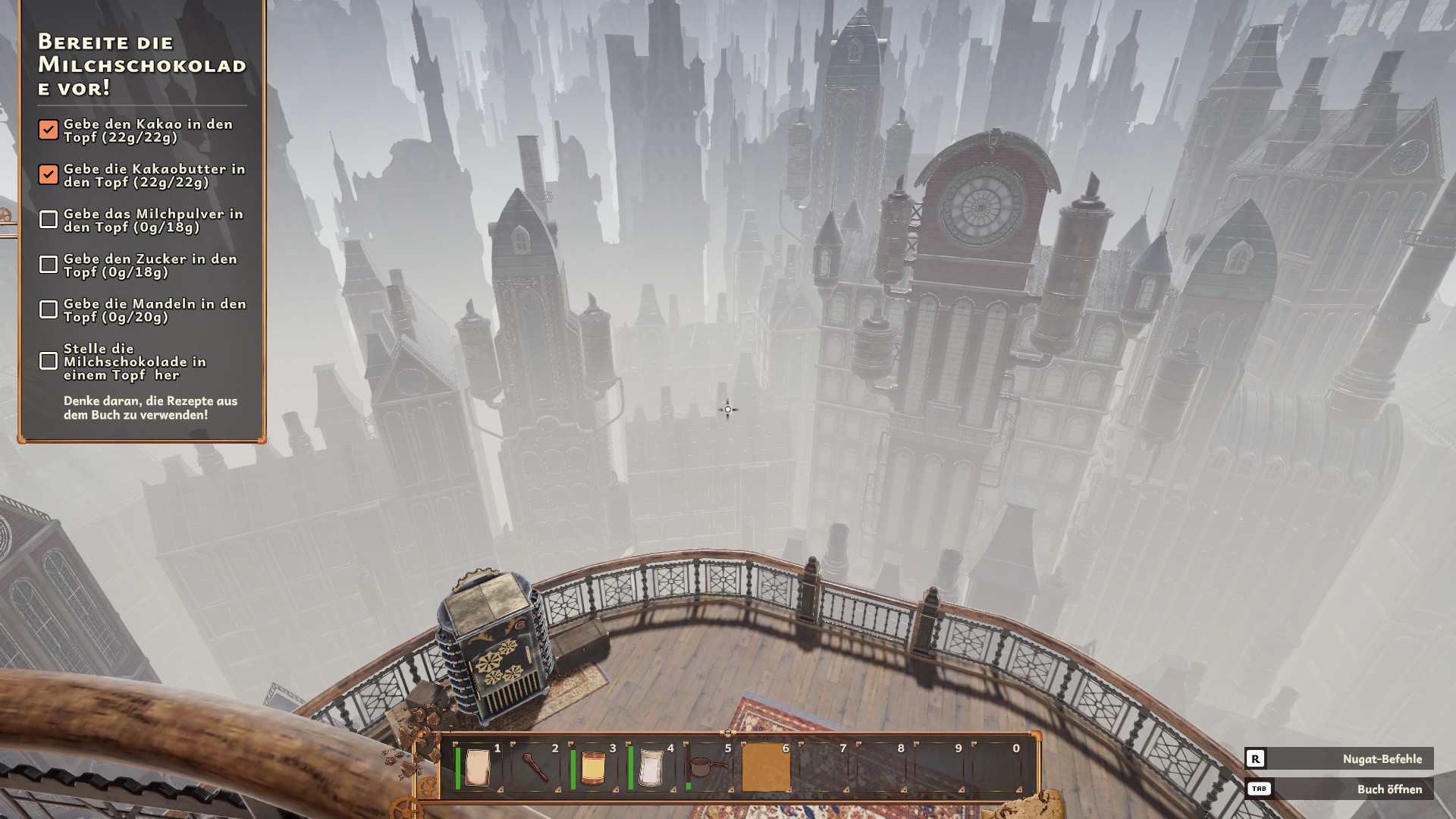
Task: Click the checked Kakao objective checkbox
Action: (x=49, y=130)
